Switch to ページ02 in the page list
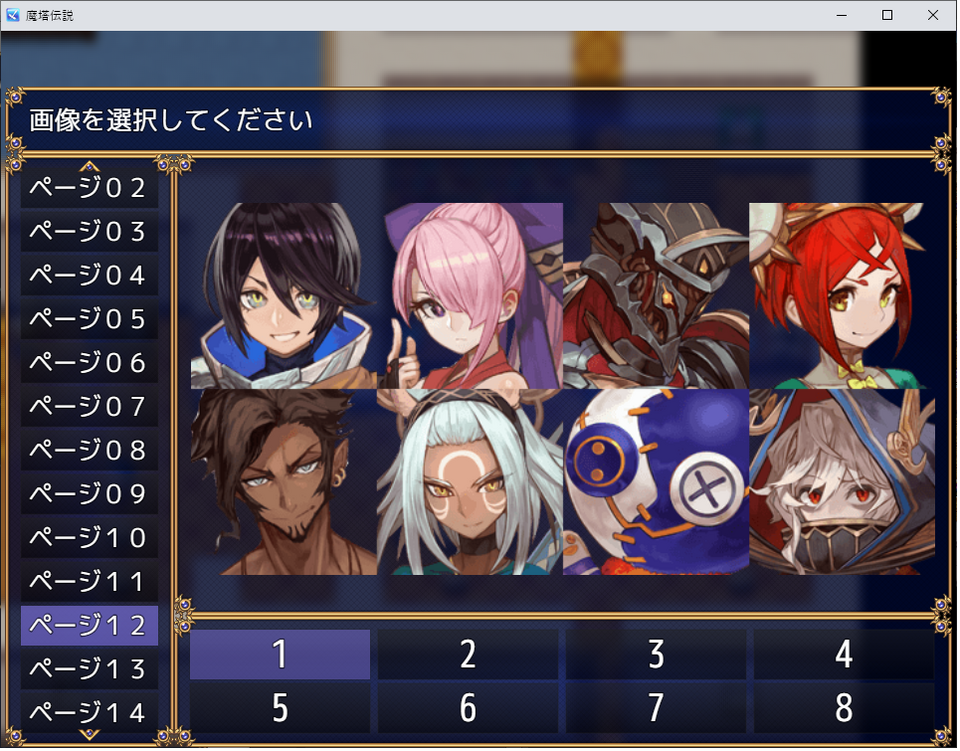 pos(88,188)
